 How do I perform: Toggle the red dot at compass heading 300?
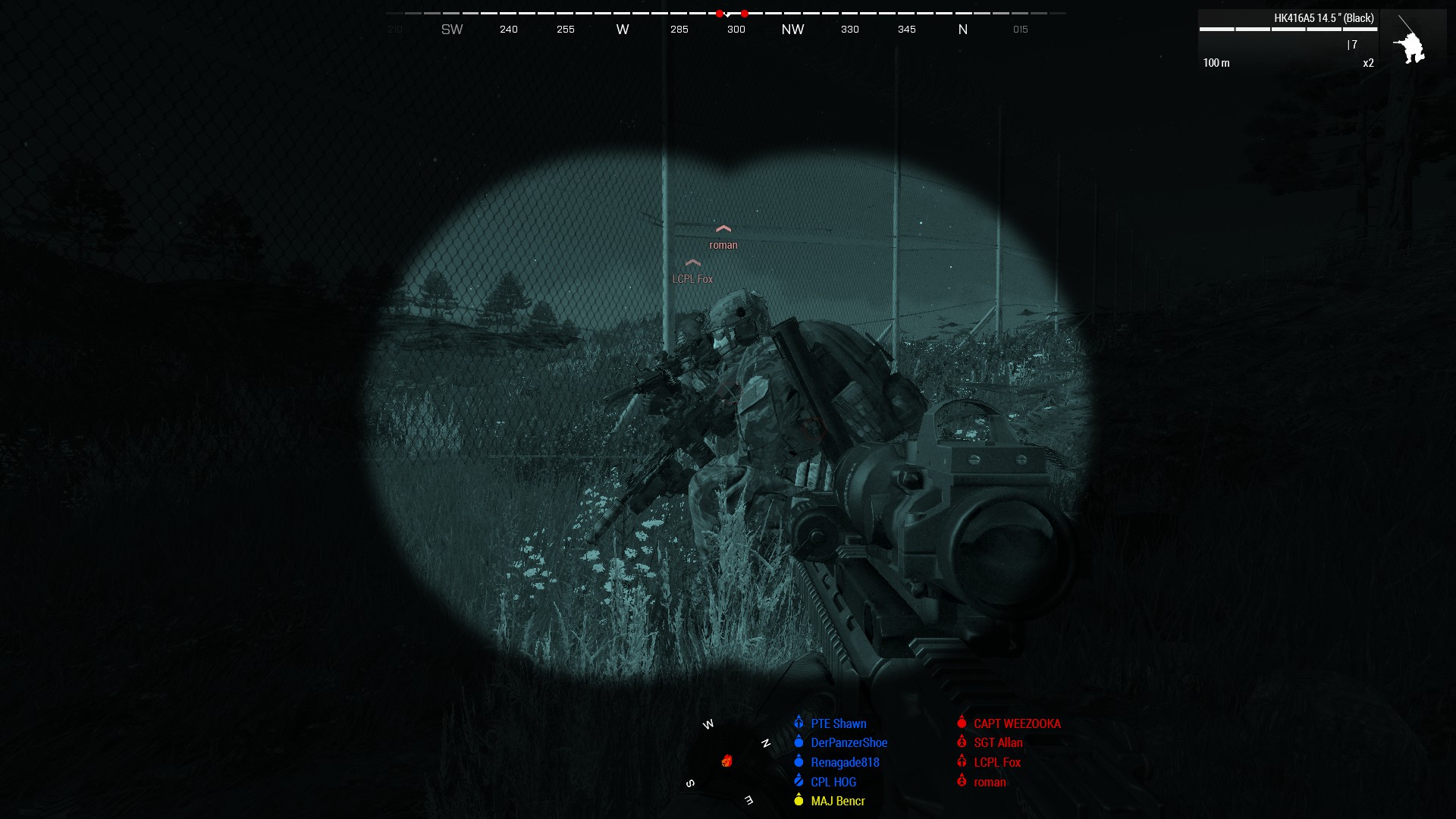[718, 13]
